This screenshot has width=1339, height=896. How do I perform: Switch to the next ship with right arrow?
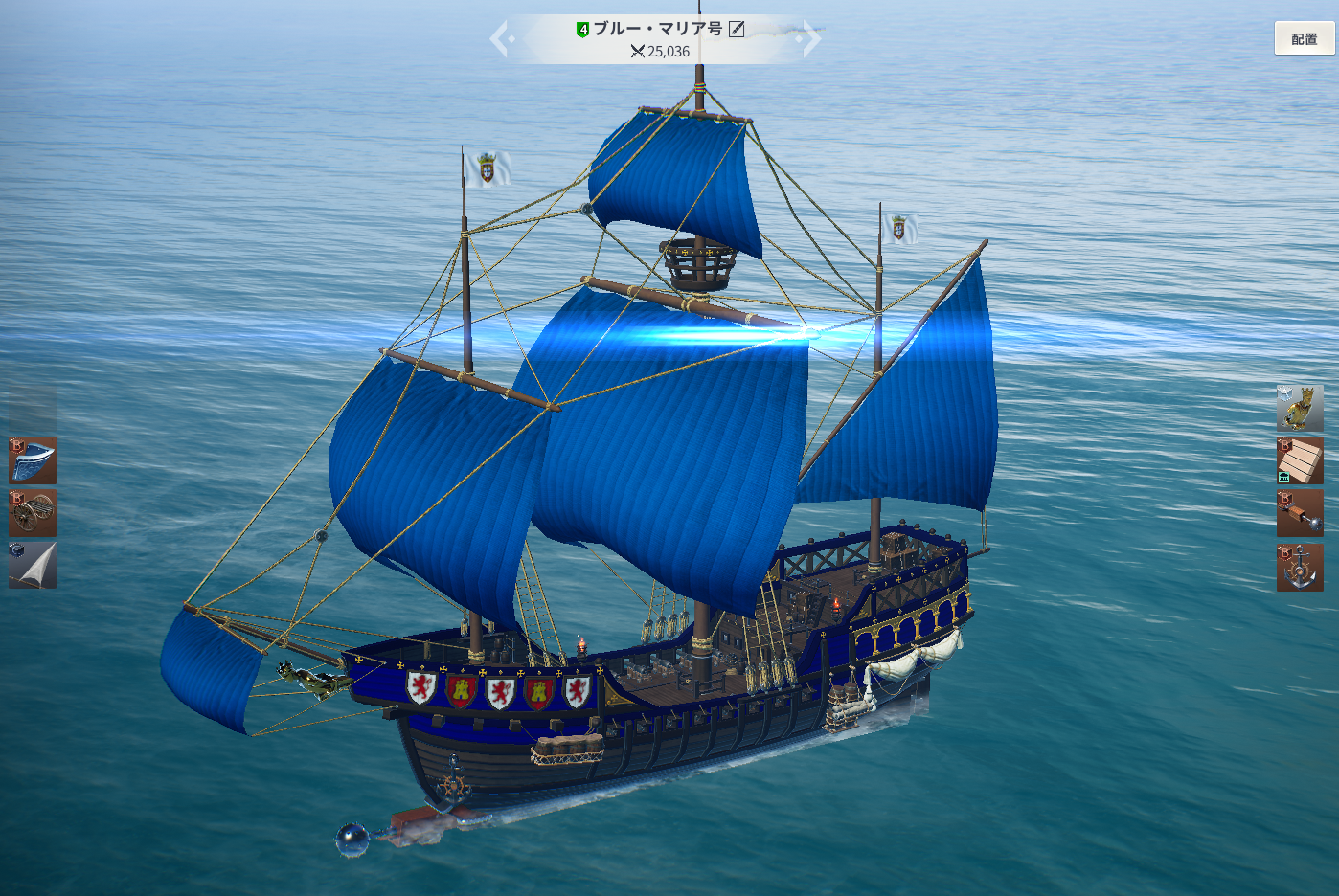point(811,39)
